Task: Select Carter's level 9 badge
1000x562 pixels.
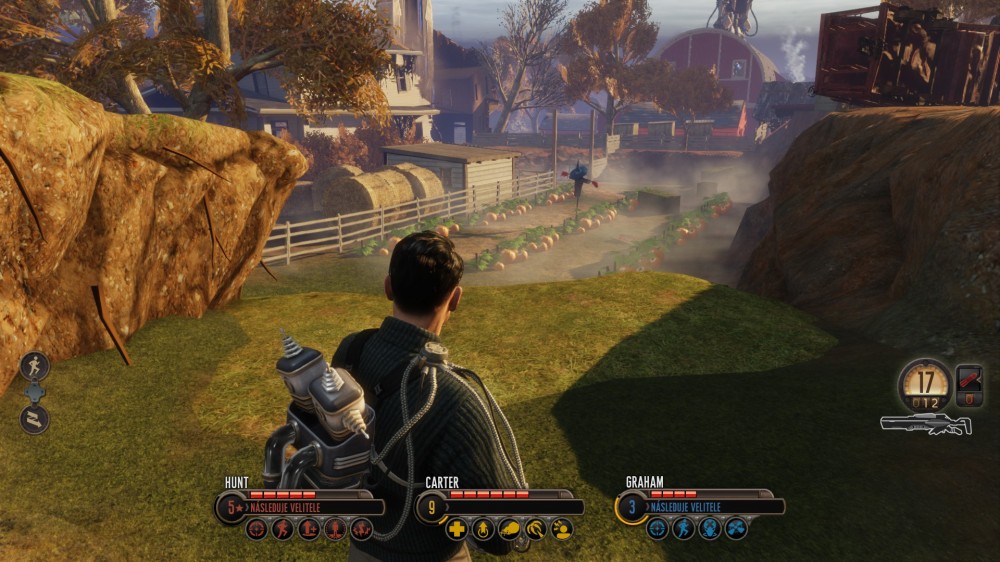Action: coord(432,507)
